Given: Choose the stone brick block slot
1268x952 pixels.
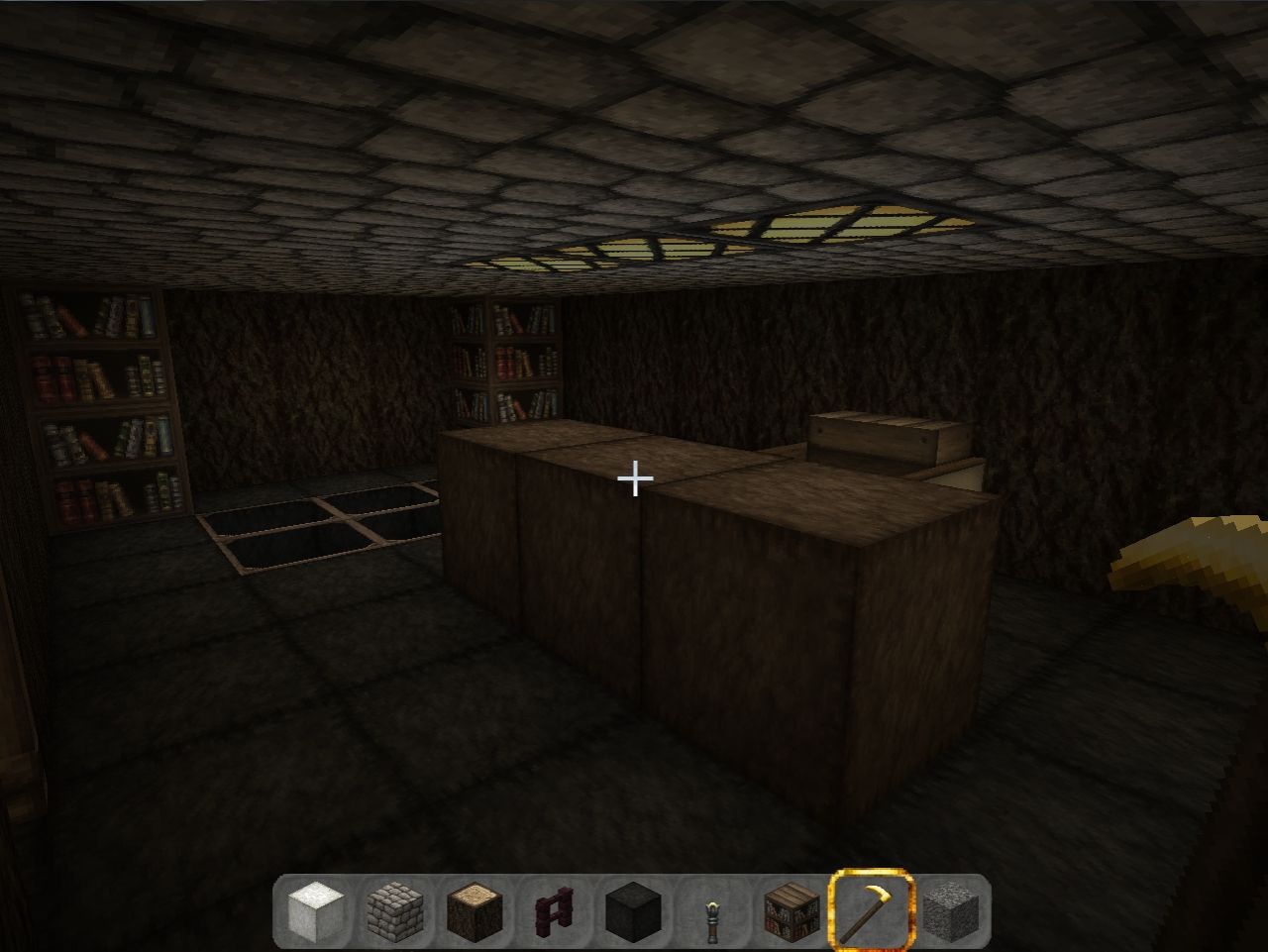Looking at the screenshot, I should (395, 909).
